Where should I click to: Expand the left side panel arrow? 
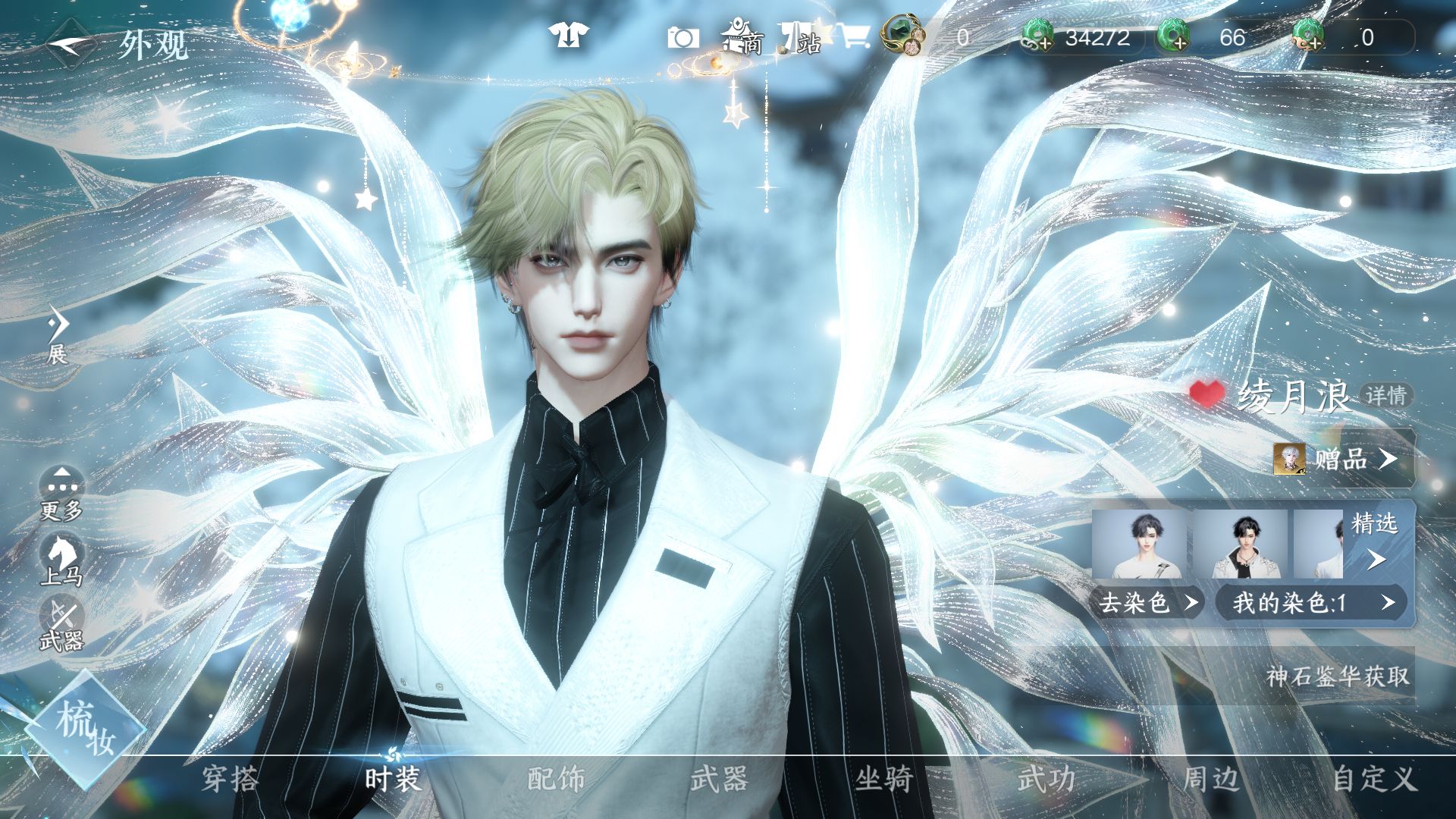pos(58,326)
